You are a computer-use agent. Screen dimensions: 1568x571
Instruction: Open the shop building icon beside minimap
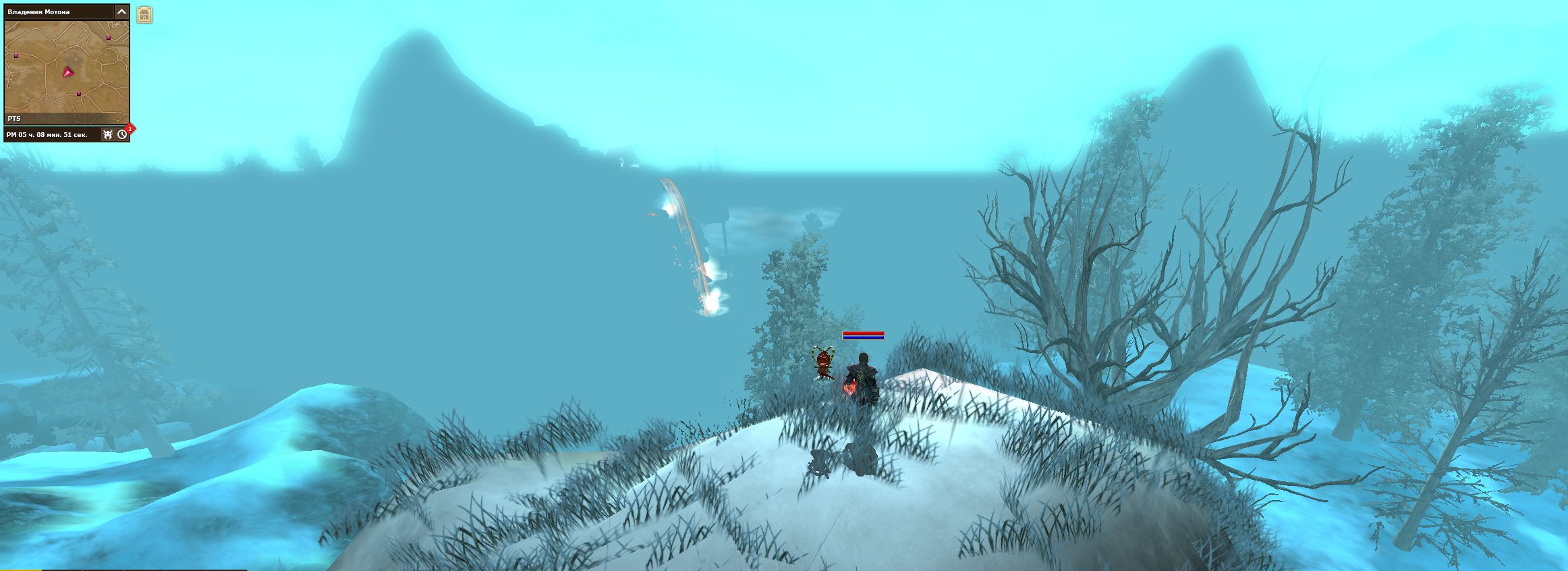tap(144, 15)
